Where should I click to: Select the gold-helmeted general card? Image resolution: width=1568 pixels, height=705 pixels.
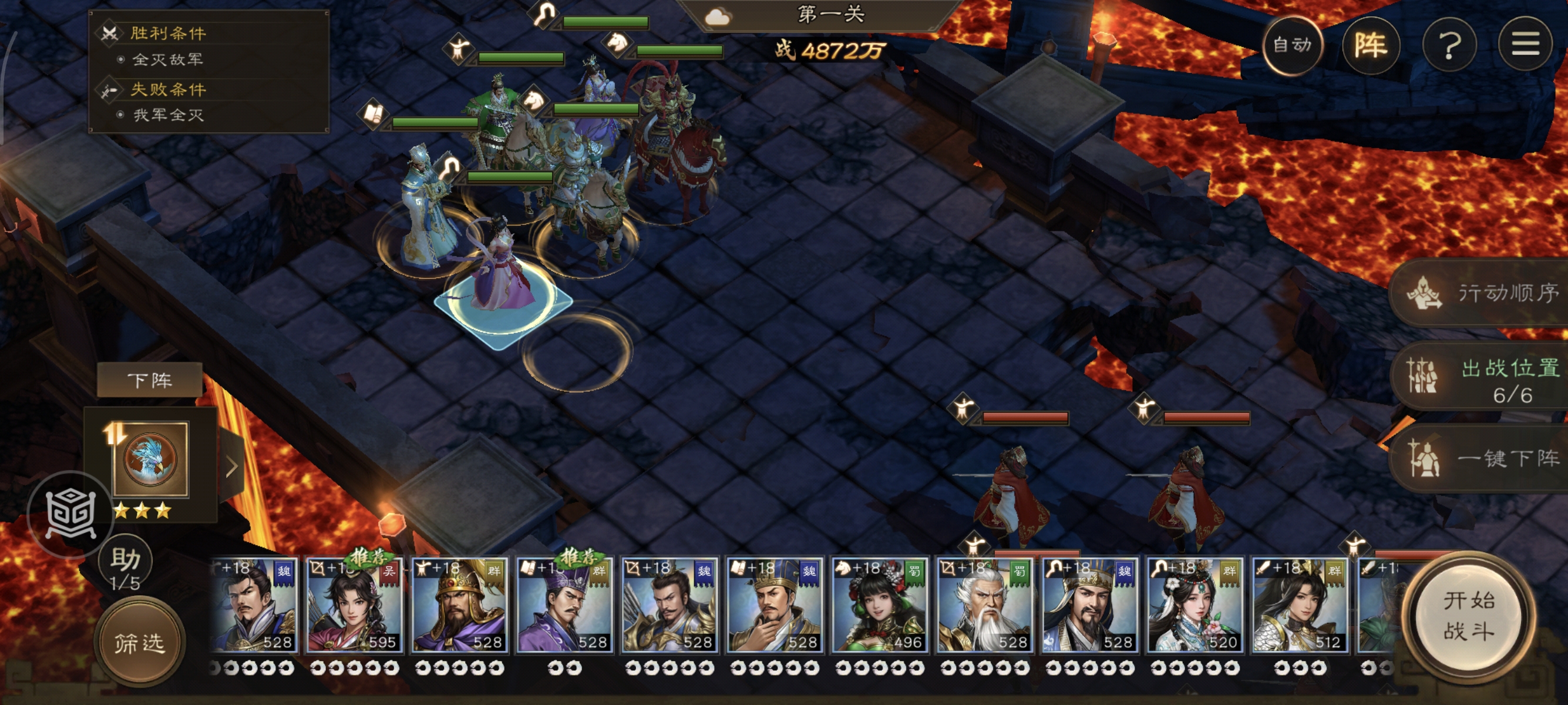tap(458, 606)
